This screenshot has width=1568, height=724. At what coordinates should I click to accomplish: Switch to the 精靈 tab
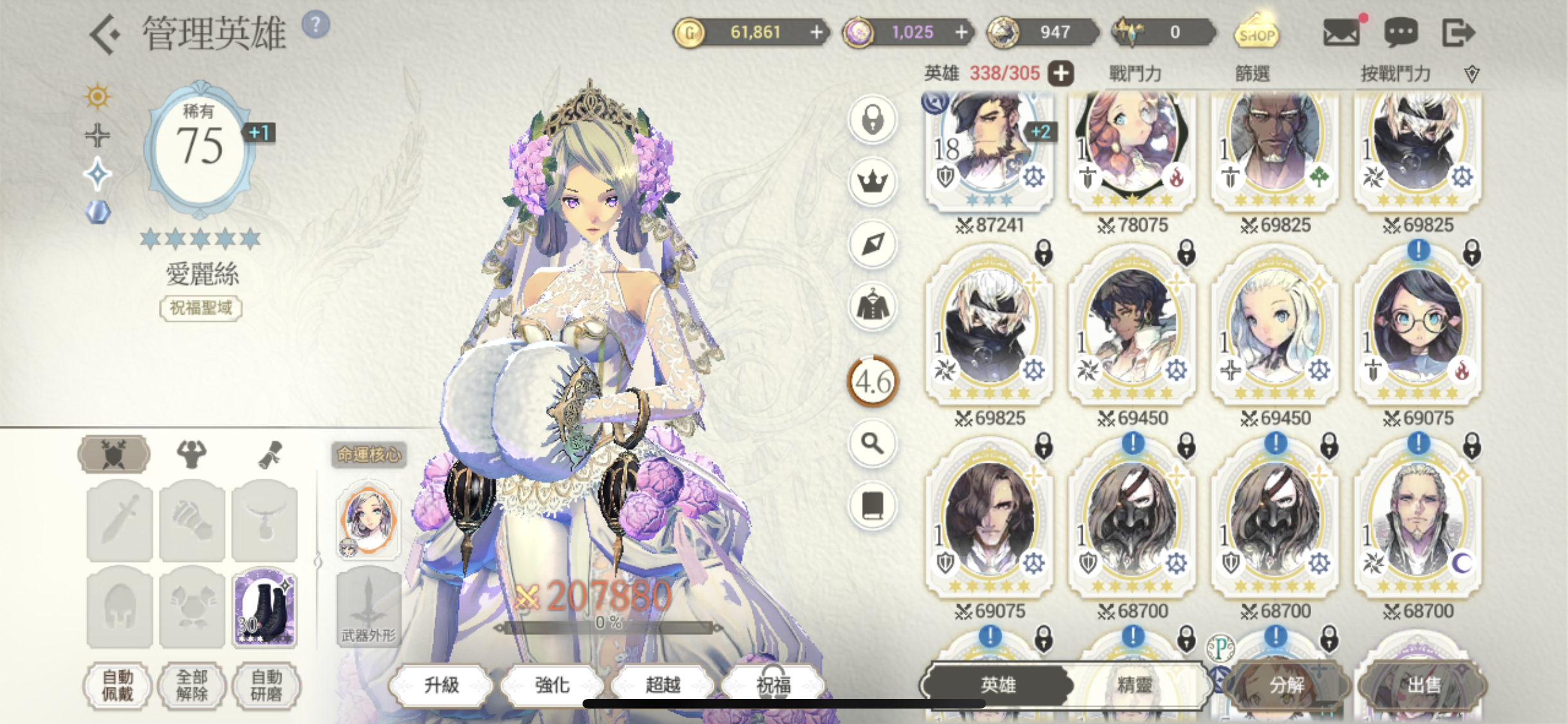point(1134,685)
